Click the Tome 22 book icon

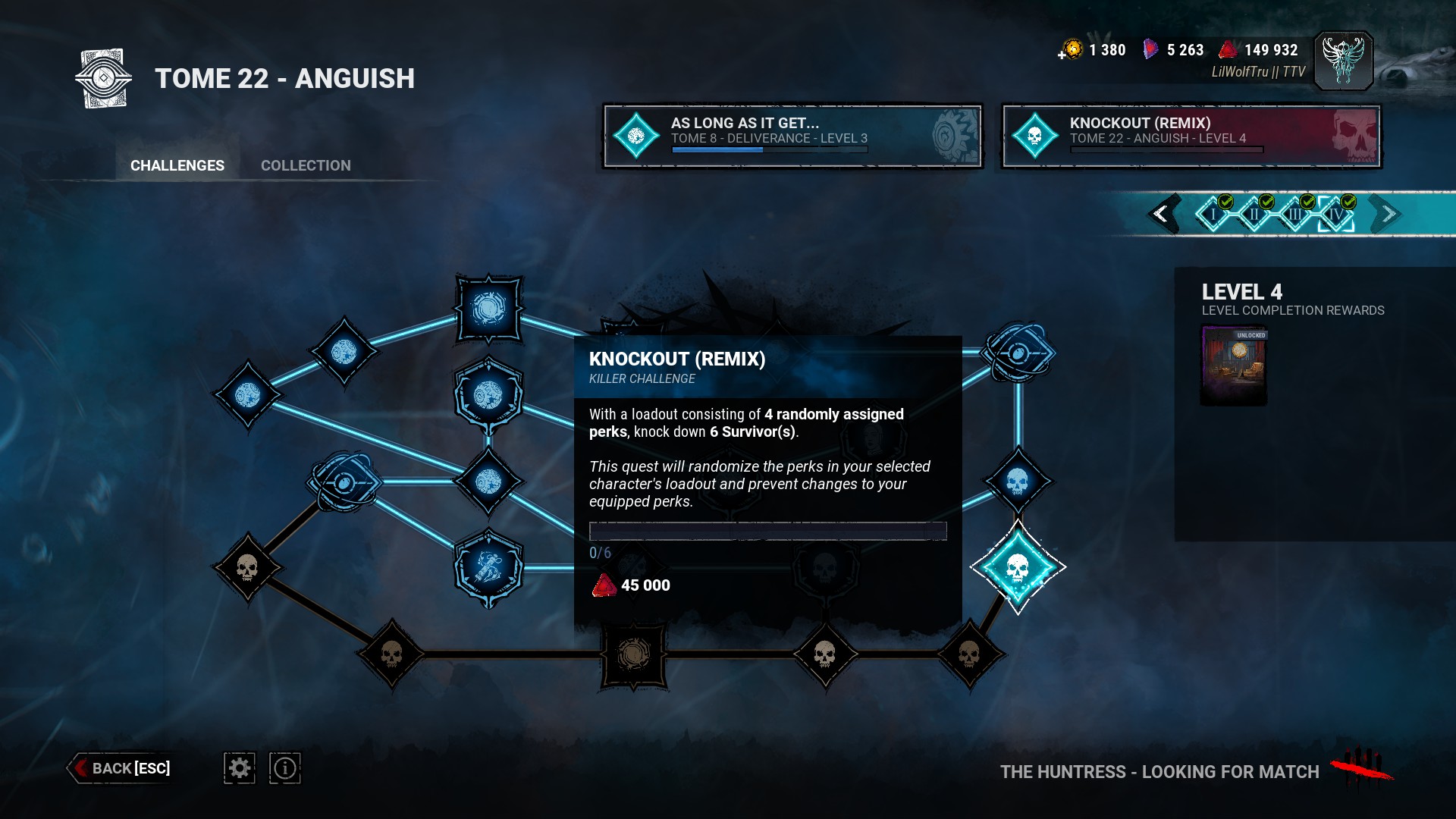tap(104, 78)
